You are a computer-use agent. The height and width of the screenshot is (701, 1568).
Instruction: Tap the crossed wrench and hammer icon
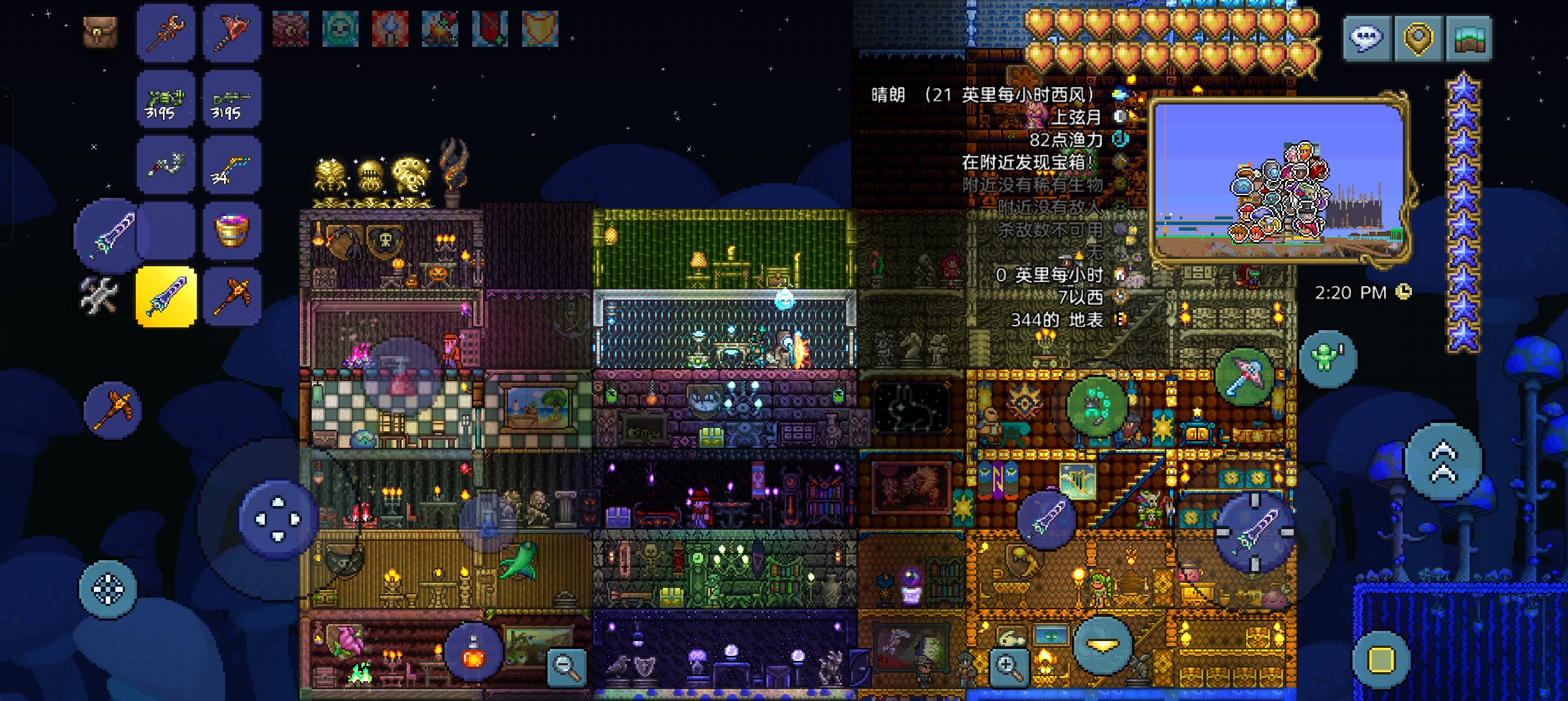point(99,295)
